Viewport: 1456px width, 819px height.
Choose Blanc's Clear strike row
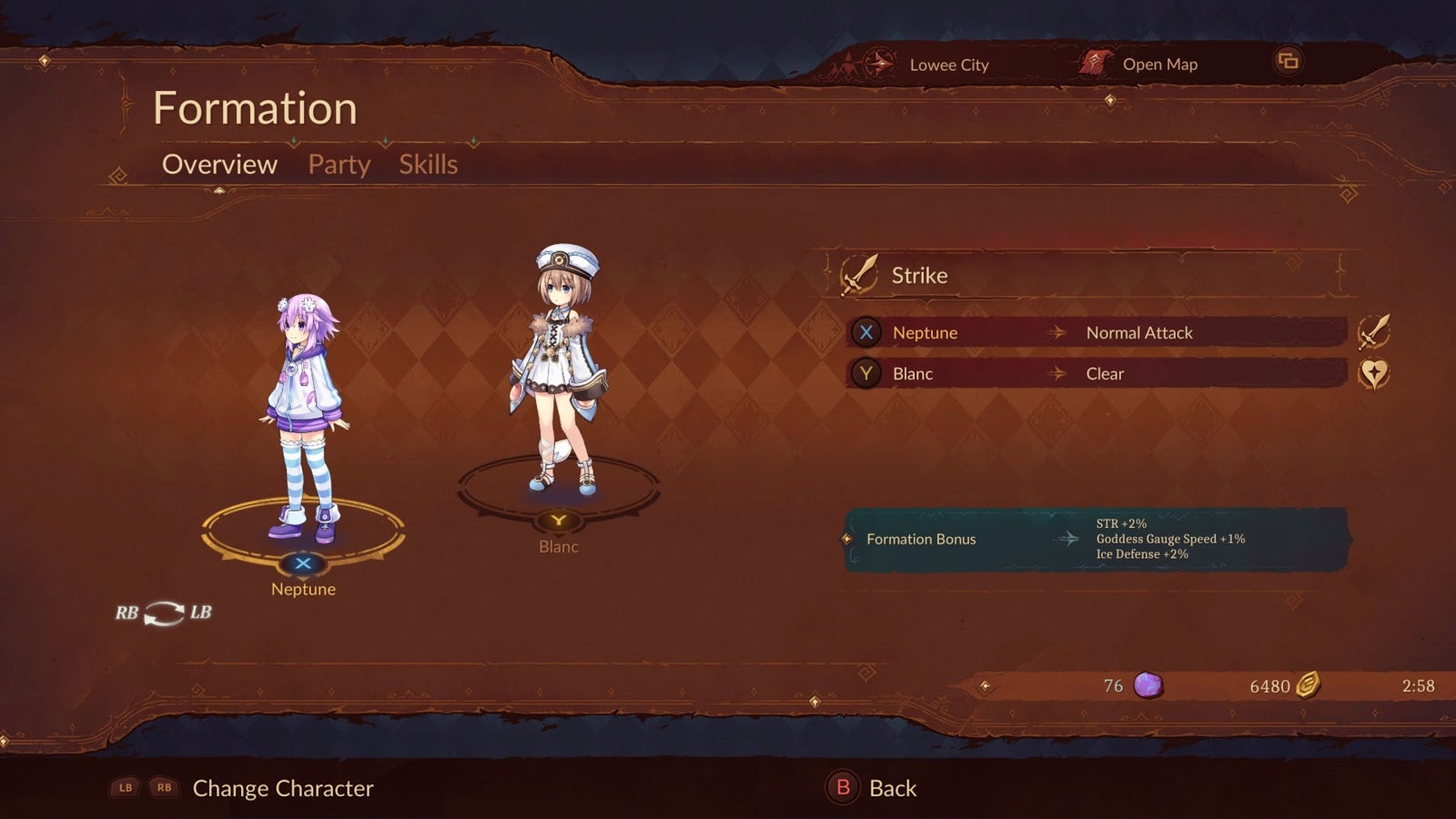[x=1096, y=374]
